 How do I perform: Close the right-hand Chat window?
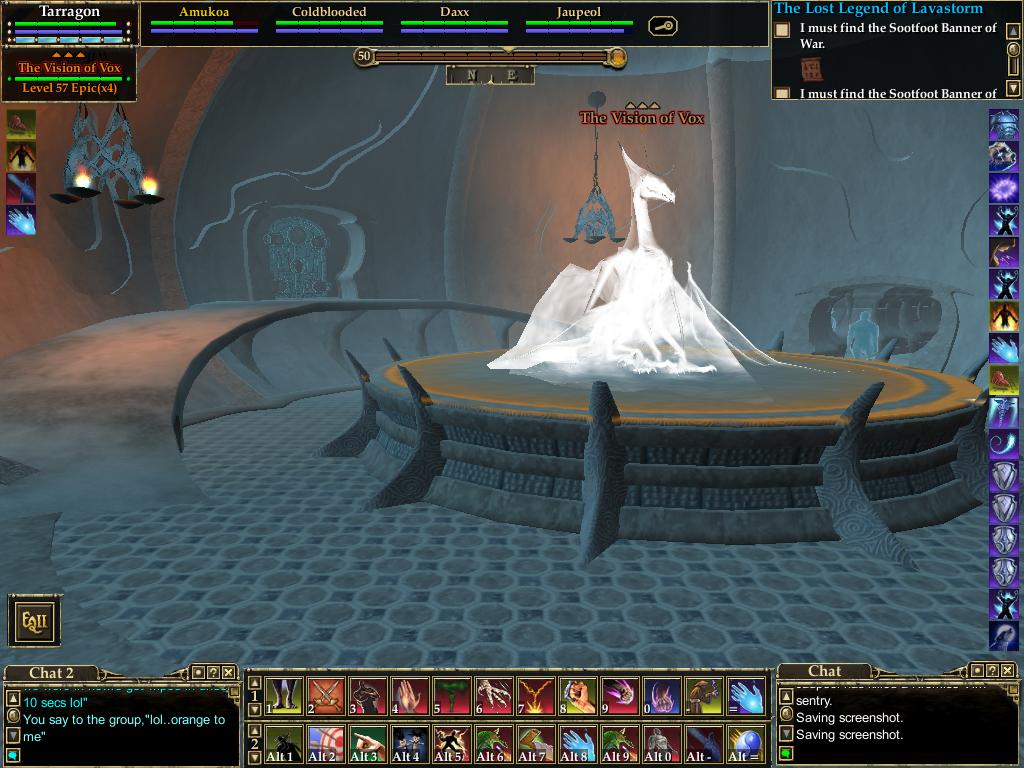[x=1009, y=670]
